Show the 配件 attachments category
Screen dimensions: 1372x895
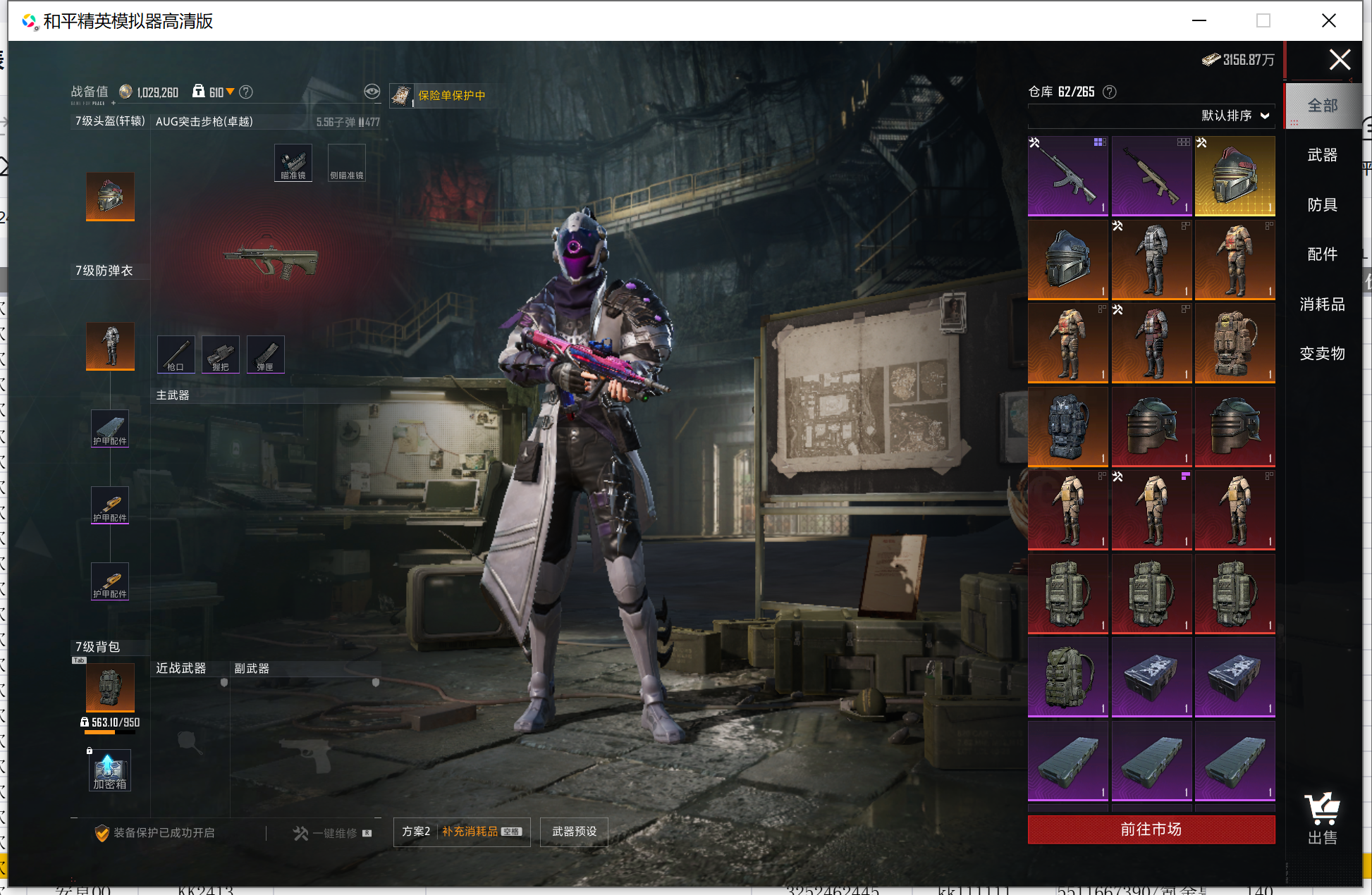pos(1322,254)
